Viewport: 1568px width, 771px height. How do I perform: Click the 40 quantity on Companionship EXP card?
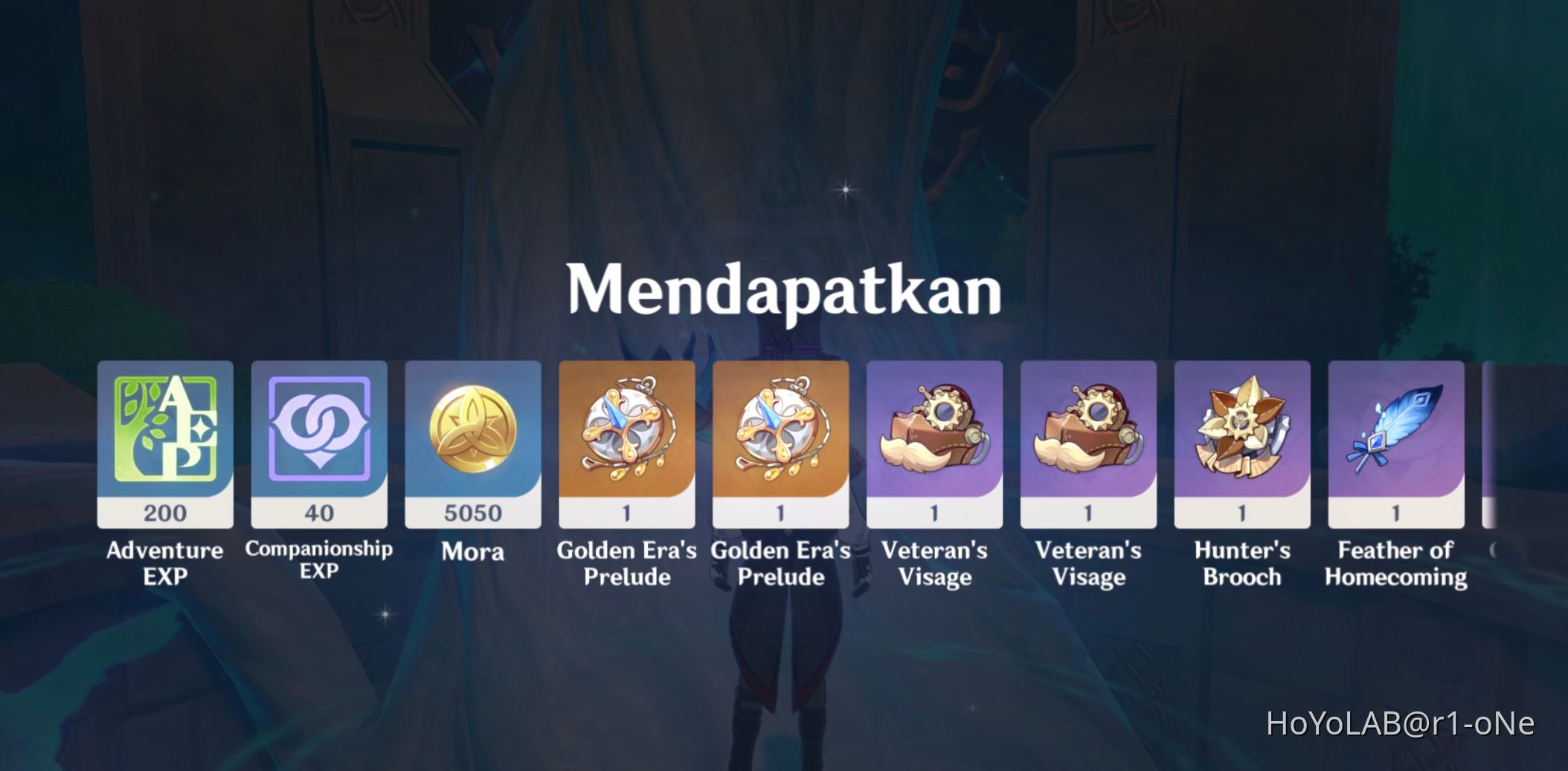pyautogui.click(x=319, y=513)
